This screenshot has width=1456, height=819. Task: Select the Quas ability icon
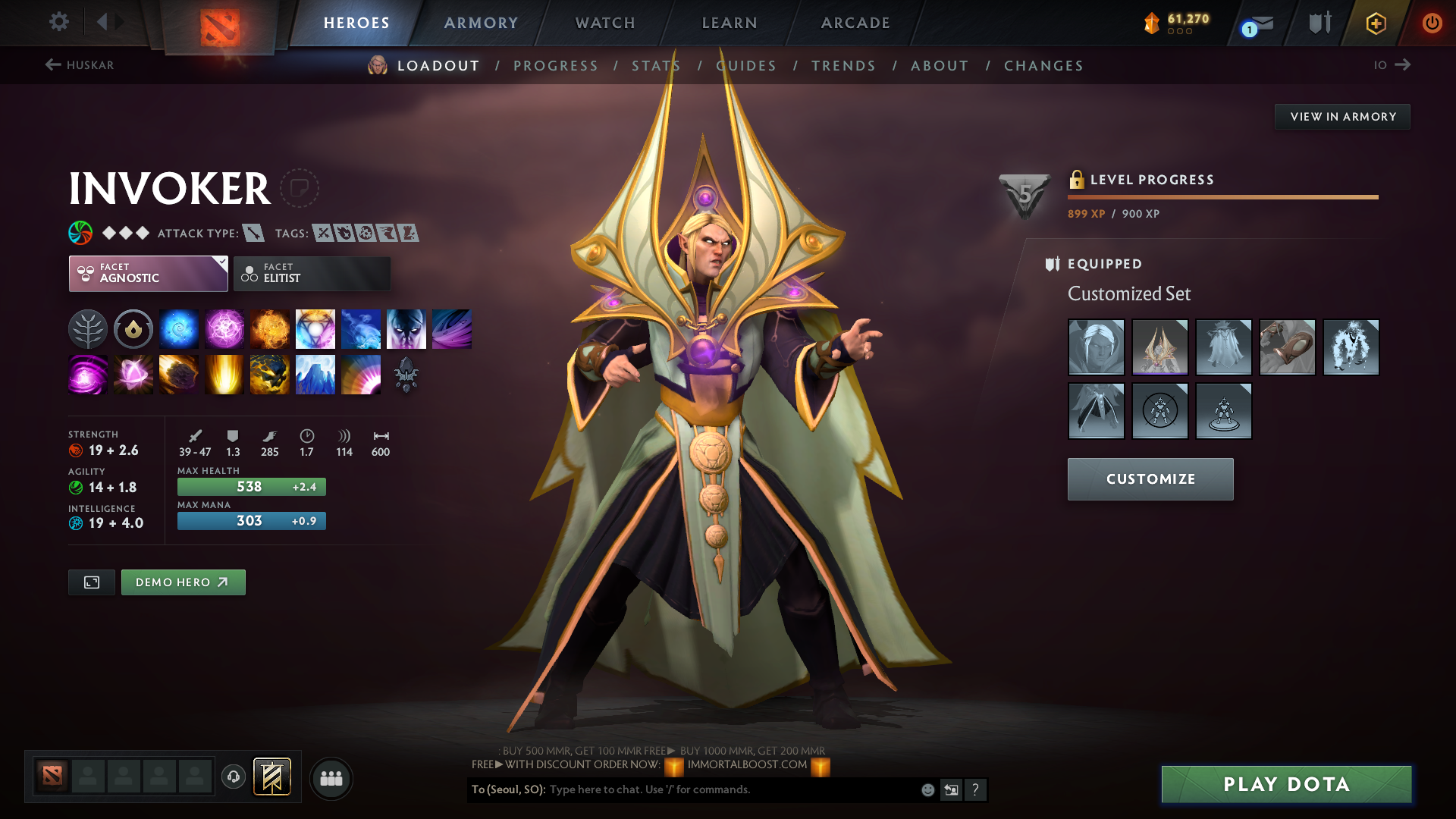[178, 328]
